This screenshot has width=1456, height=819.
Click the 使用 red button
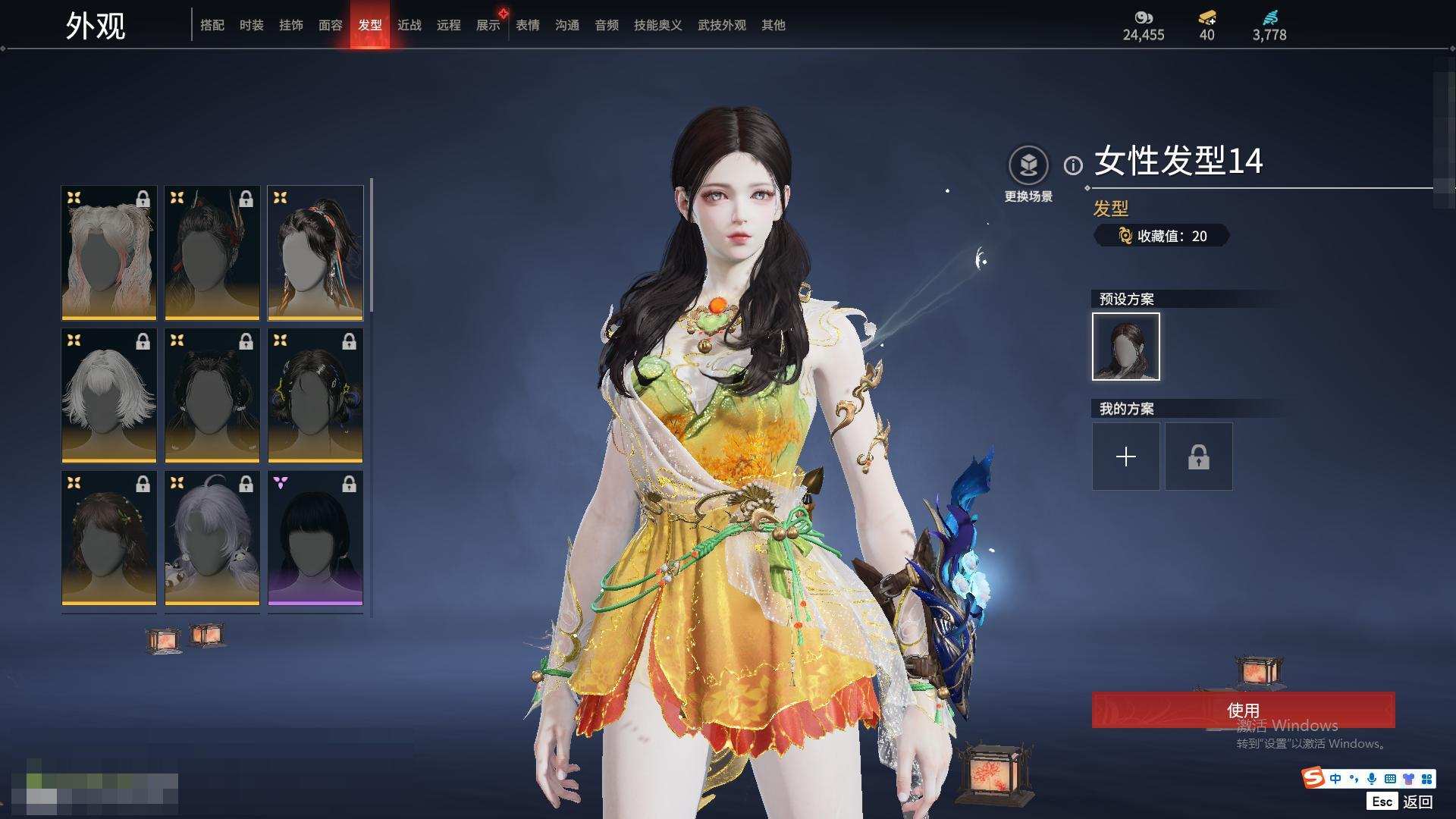(1242, 710)
